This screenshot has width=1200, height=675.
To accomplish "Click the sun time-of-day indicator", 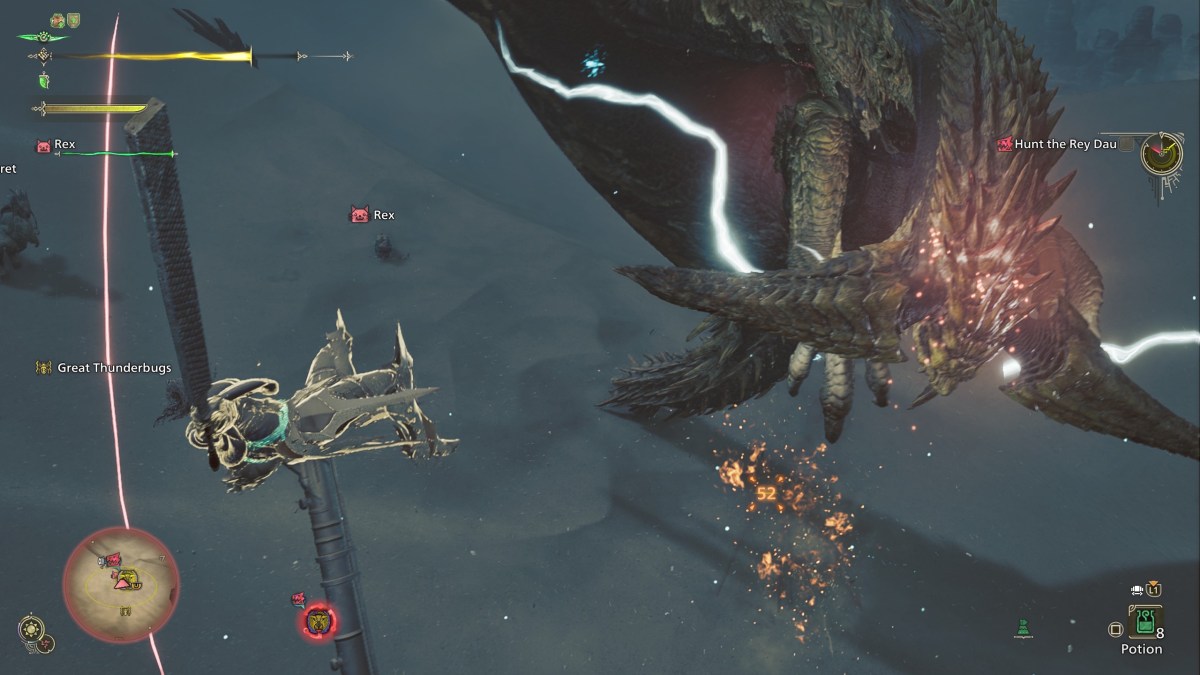I will pyautogui.click(x=31, y=630).
